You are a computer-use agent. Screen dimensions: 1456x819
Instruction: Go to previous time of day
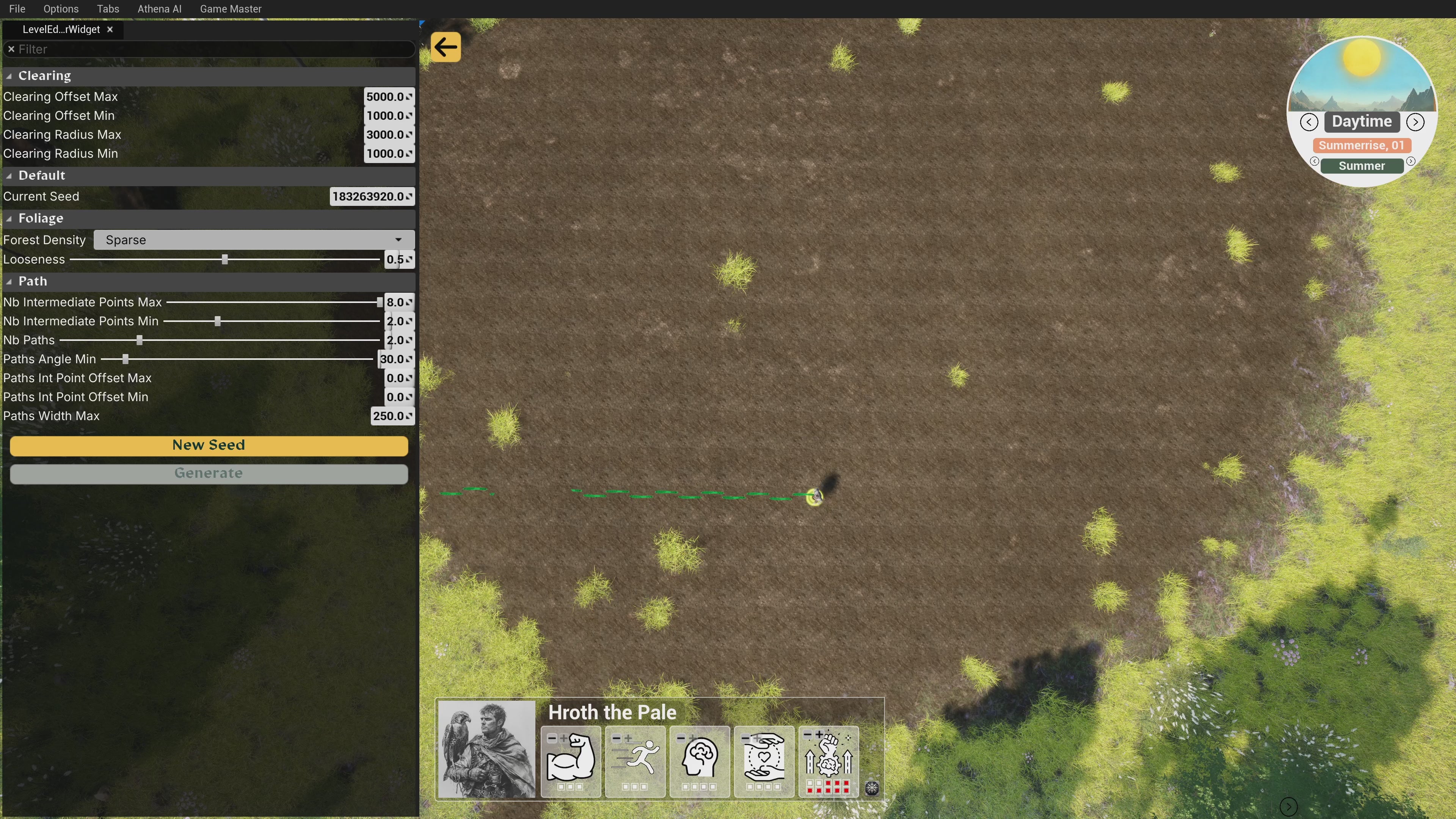(1309, 121)
